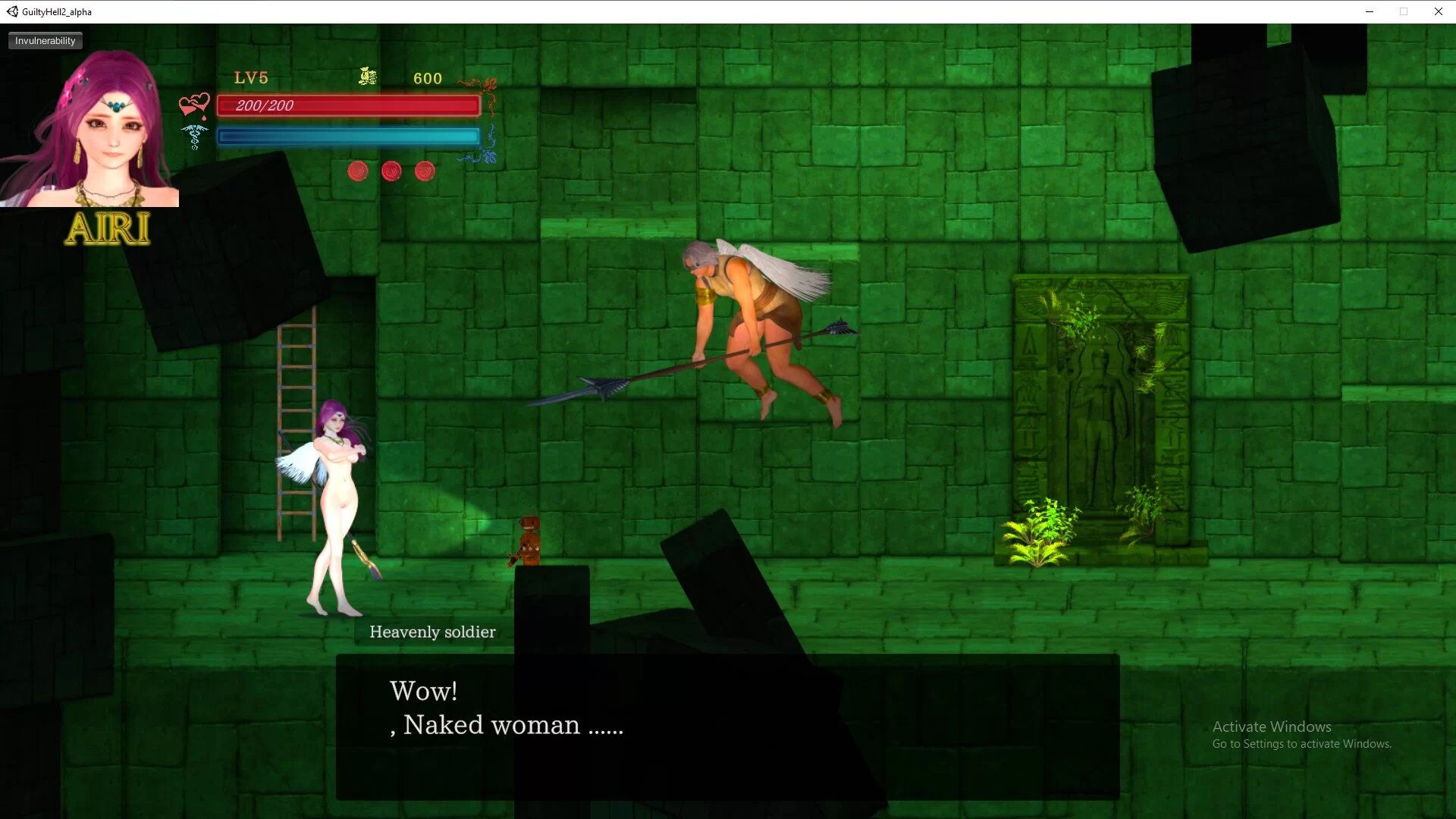Advance the Heavenly soldier dialogue box

tap(727, 726)
